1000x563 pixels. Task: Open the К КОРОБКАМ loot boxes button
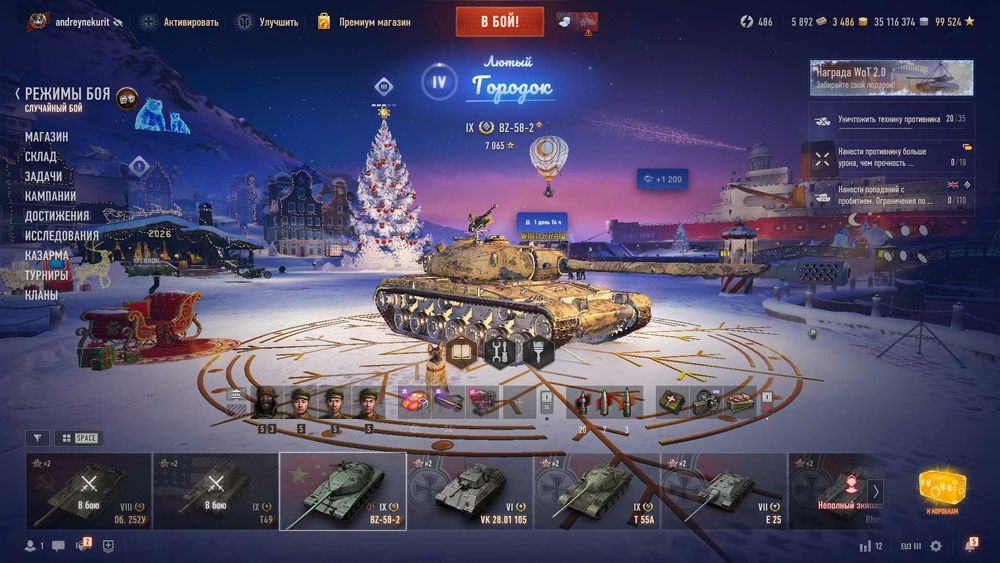[942, 492]
